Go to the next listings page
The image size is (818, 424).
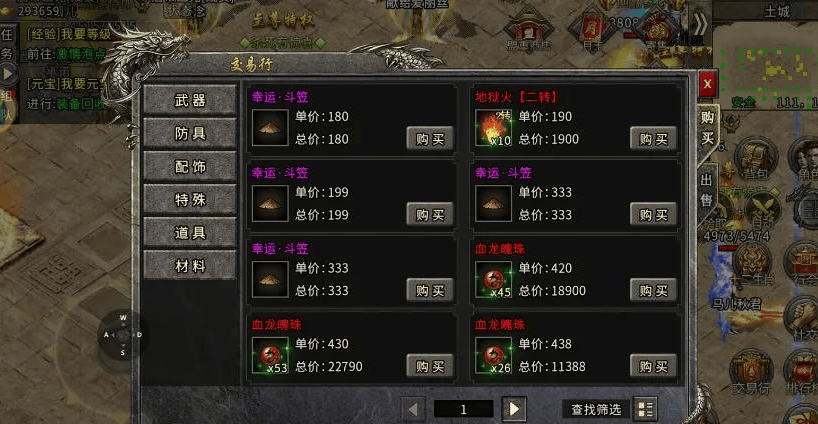514,409
